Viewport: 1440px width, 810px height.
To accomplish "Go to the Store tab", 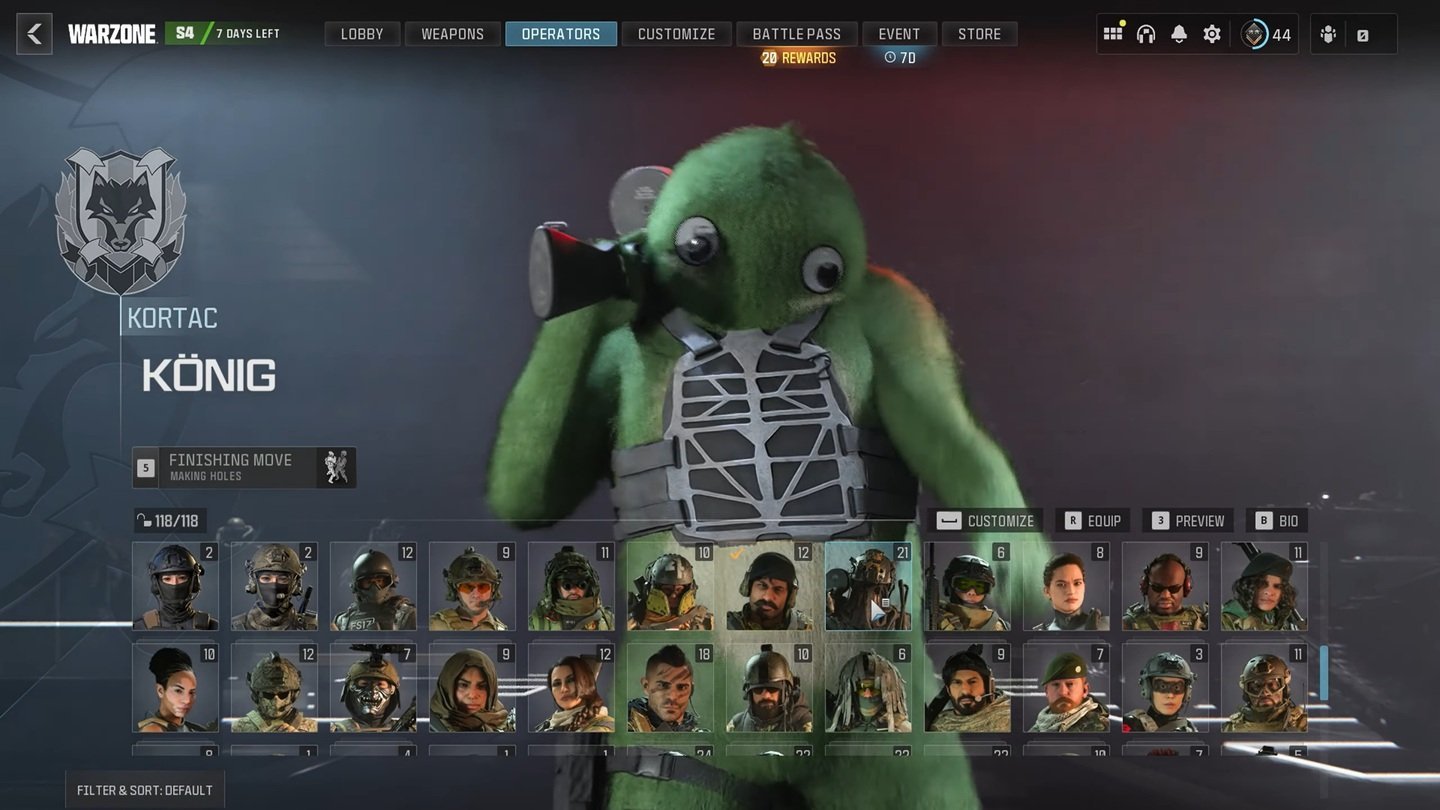I will (x=979, y=34).
